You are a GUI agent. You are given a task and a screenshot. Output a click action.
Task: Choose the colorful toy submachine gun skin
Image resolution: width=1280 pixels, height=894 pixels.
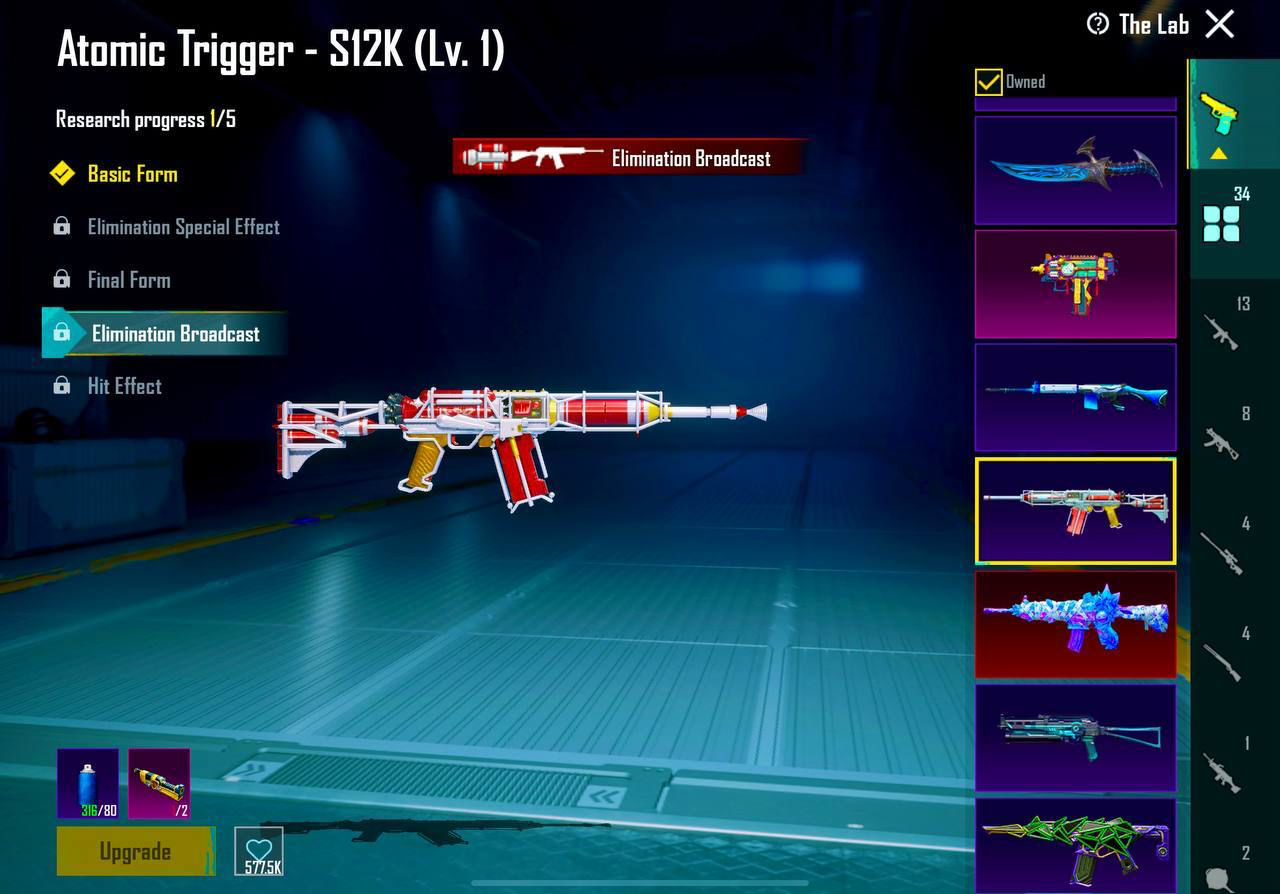(1075, 284)
